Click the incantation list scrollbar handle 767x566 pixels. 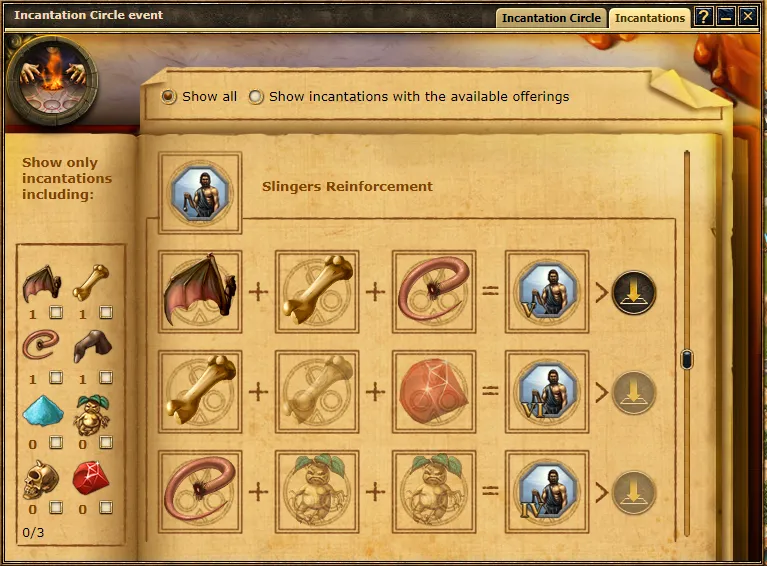click(x=687, y=359)
